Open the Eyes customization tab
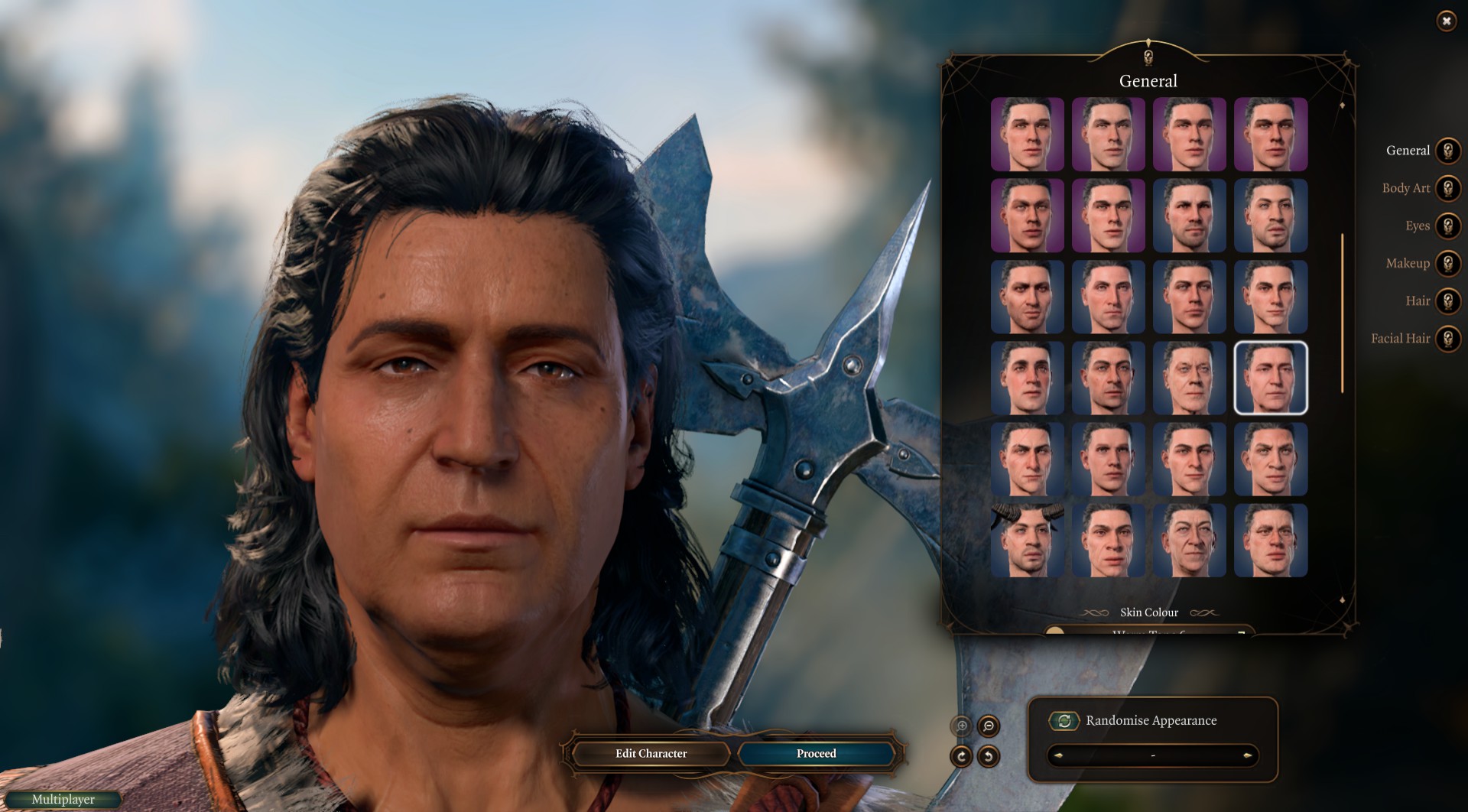Screen dimensions: 1468x812 [x=1447, y=226]
